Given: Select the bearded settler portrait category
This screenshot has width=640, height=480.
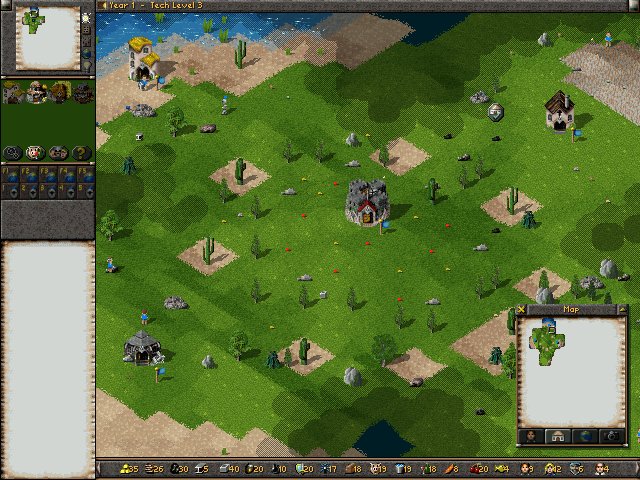Looking at the screenshot, I should [37, 93].
